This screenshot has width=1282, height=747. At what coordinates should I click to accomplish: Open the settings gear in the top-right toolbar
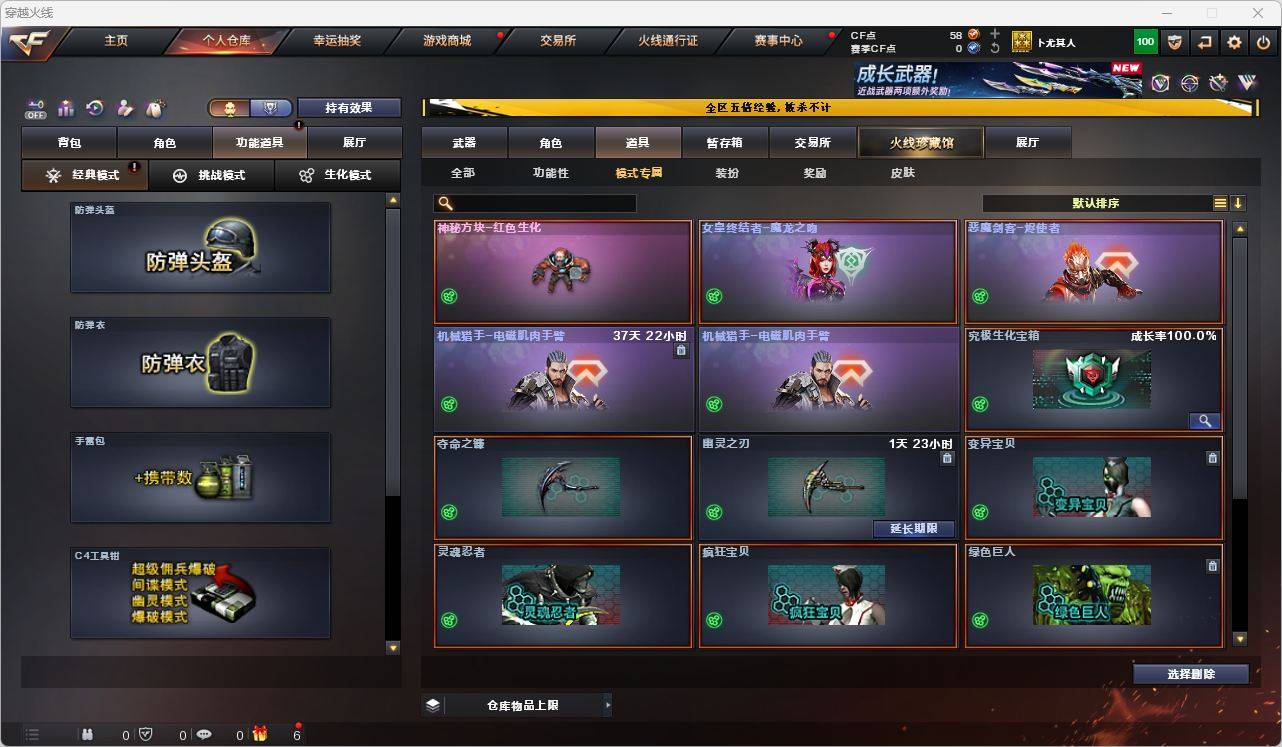click(1233, 42)
